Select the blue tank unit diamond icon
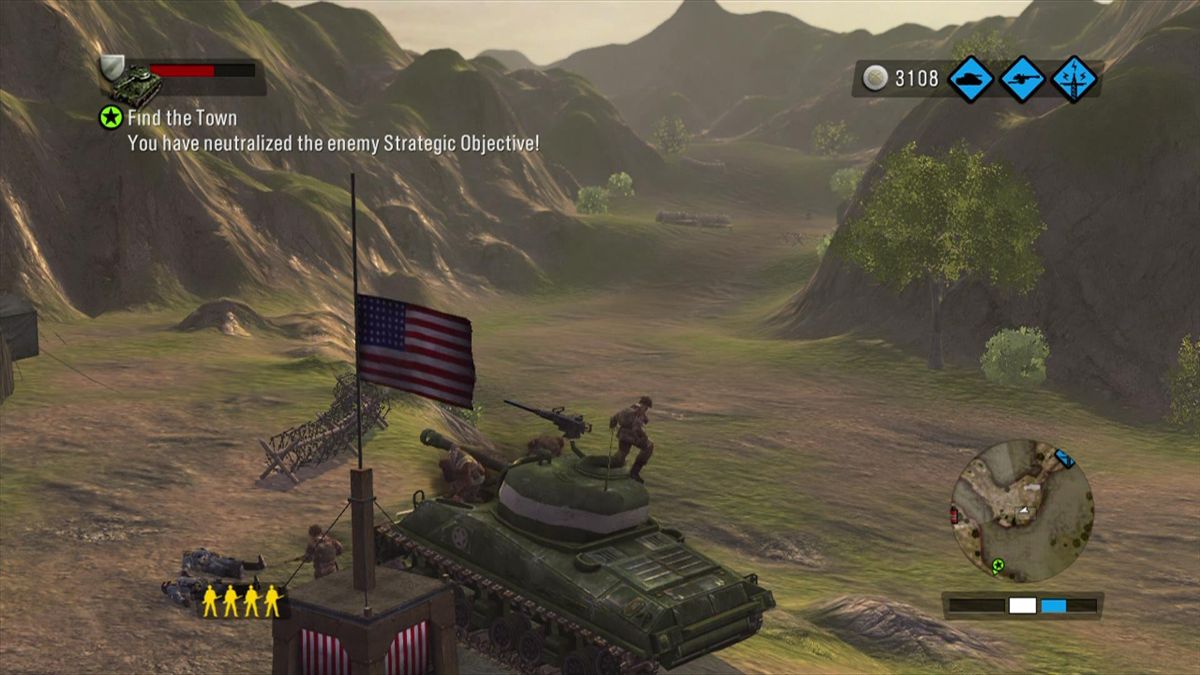The width and height of the screenshot is (1200, 675). coord(970,79)
